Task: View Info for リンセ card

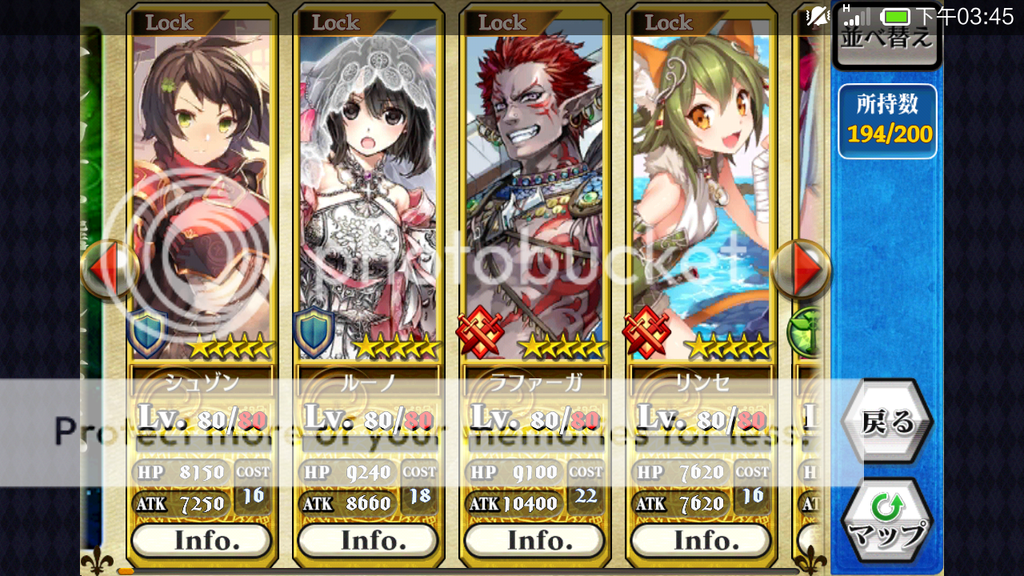Action: (702, 540)
